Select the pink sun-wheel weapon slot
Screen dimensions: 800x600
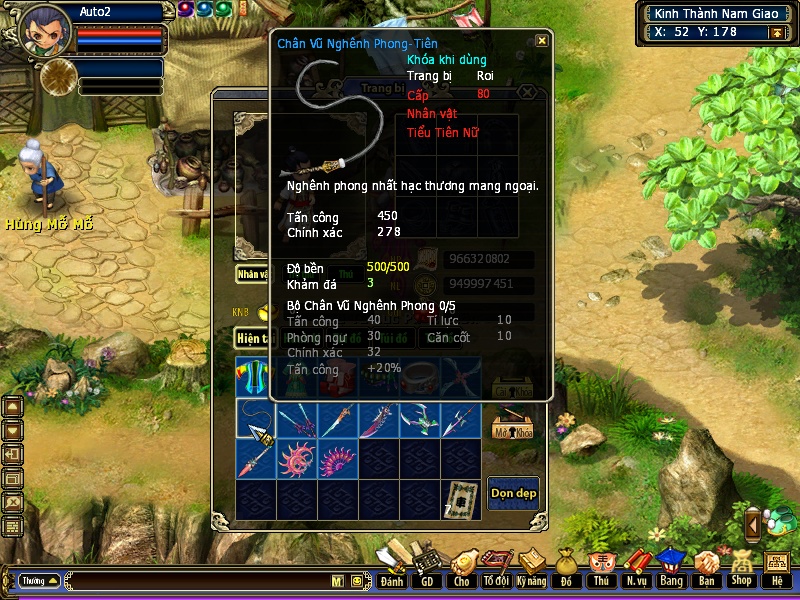coord(297,459)
